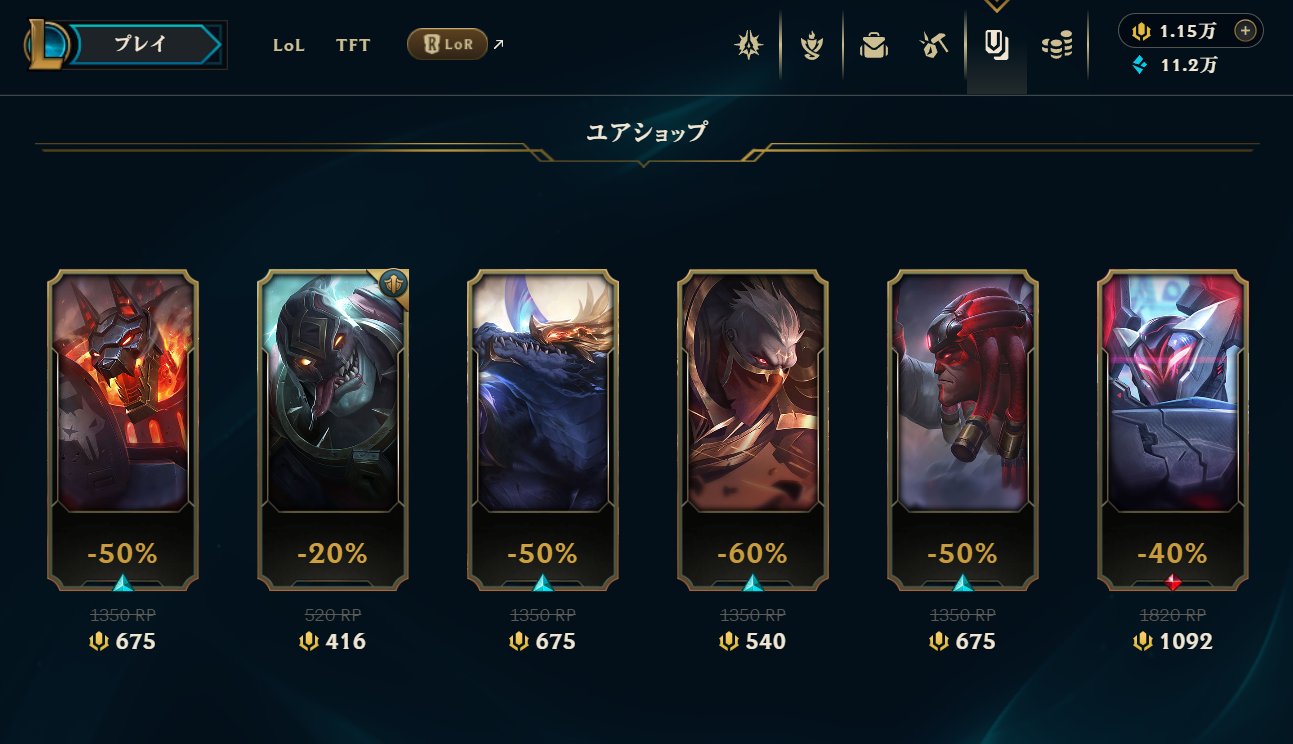Open the Loot backpack icon

(x=873, y=44)
